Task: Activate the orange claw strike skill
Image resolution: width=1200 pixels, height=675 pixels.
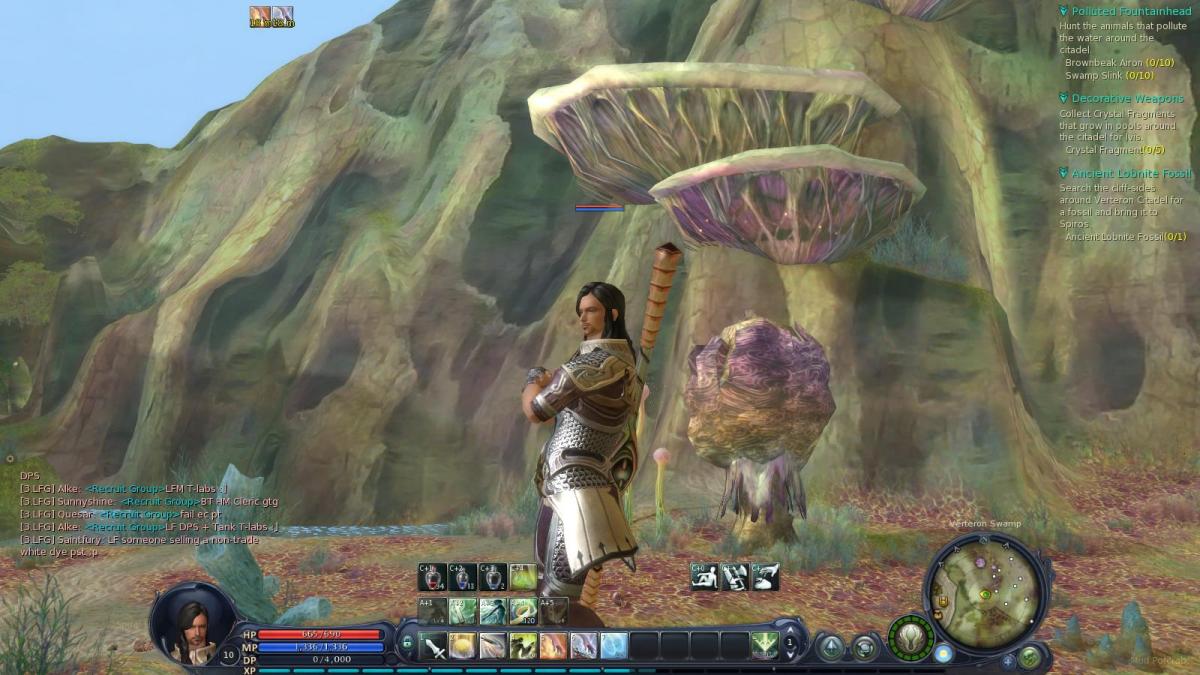Action: coord(553,646)
